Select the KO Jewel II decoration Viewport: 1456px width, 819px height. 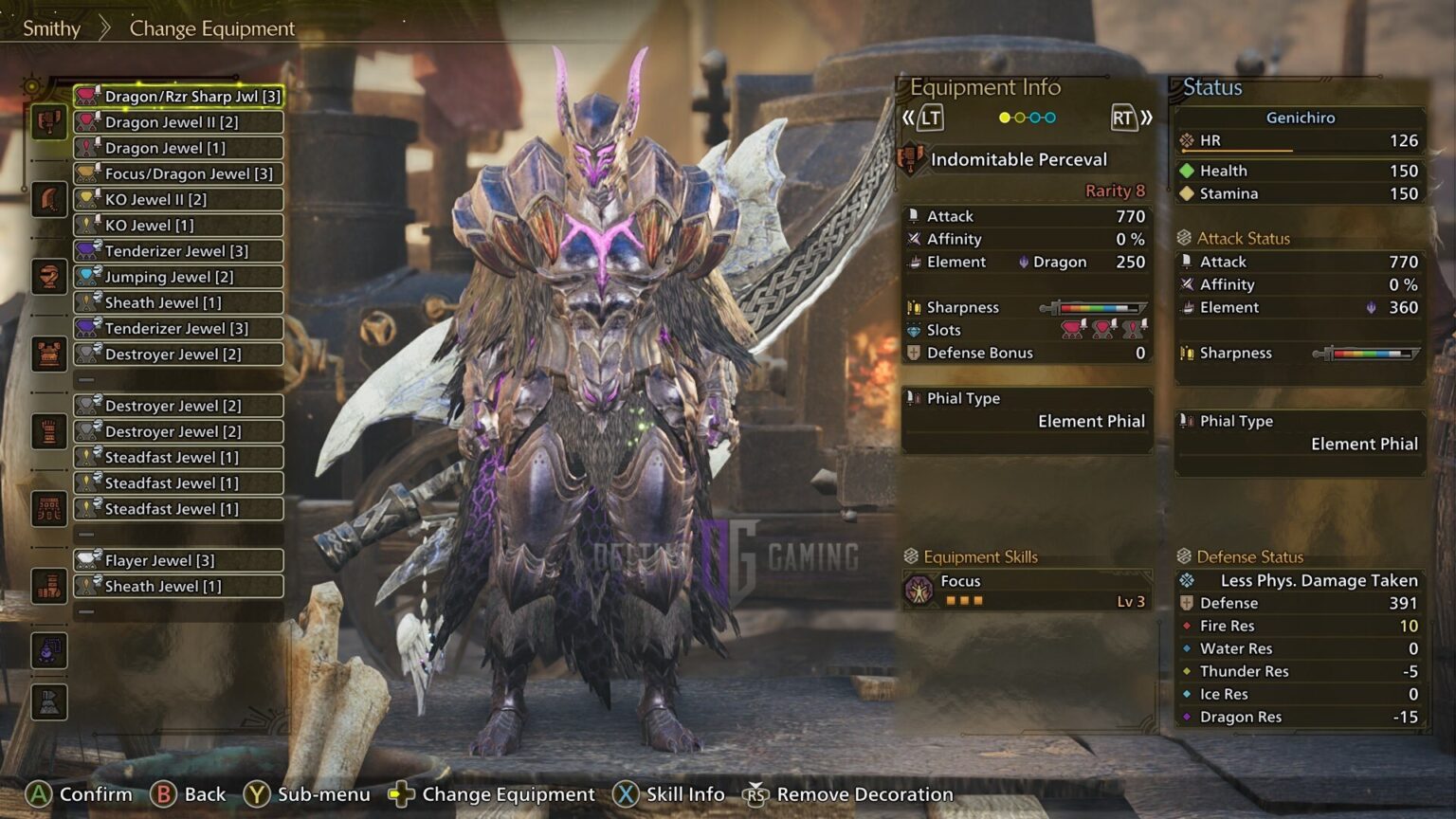pos(178,199)
